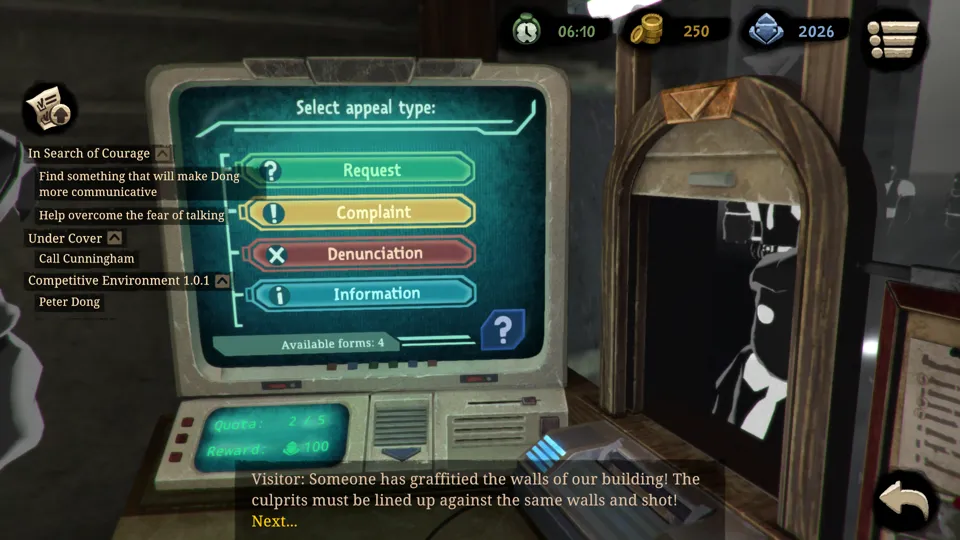The image size is (960, 540).
Task: Select the Peter Dong objective
Action: coord(70,302)
